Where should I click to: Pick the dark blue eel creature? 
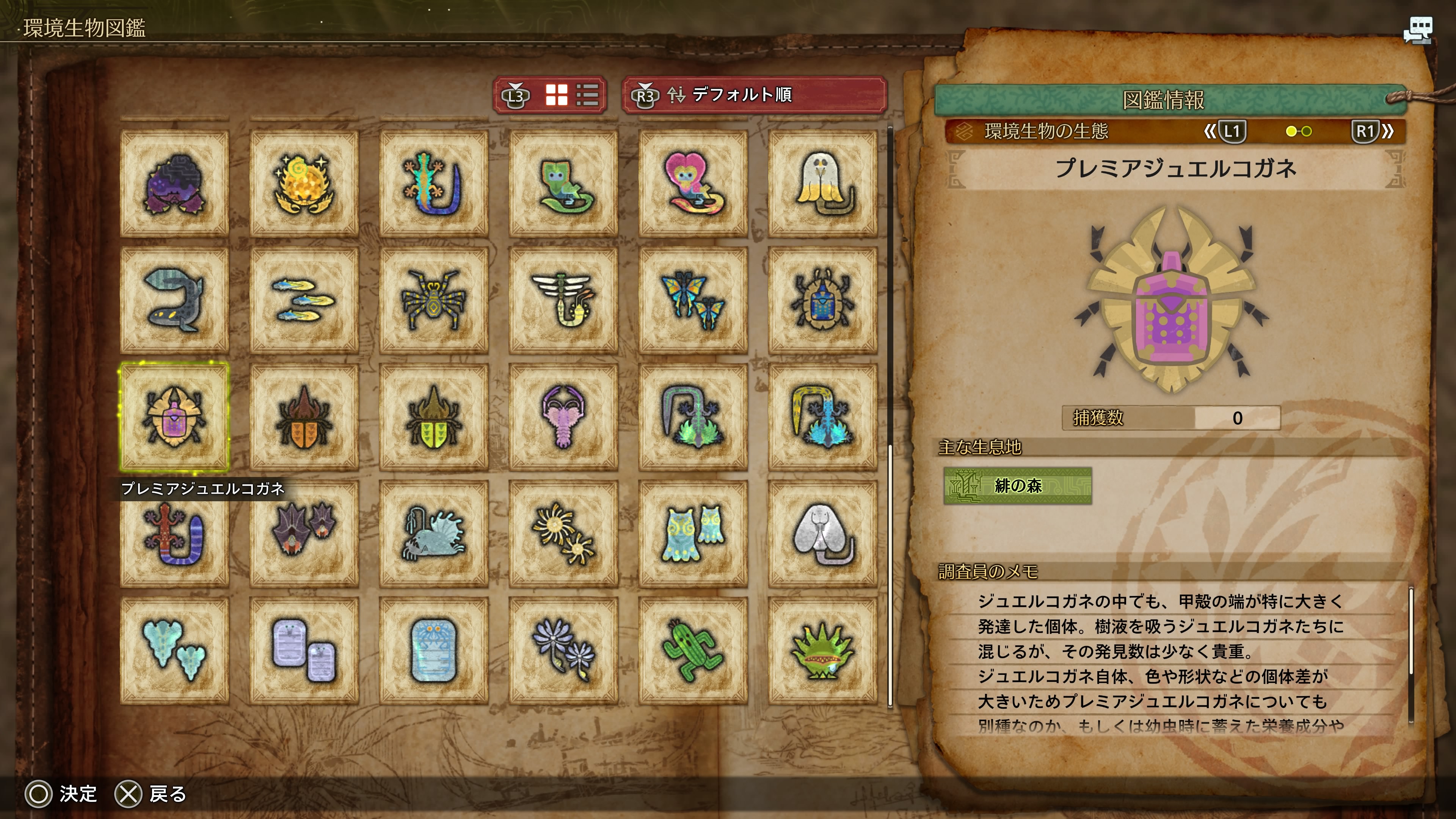pyautogui.click(x=174, y=300)
